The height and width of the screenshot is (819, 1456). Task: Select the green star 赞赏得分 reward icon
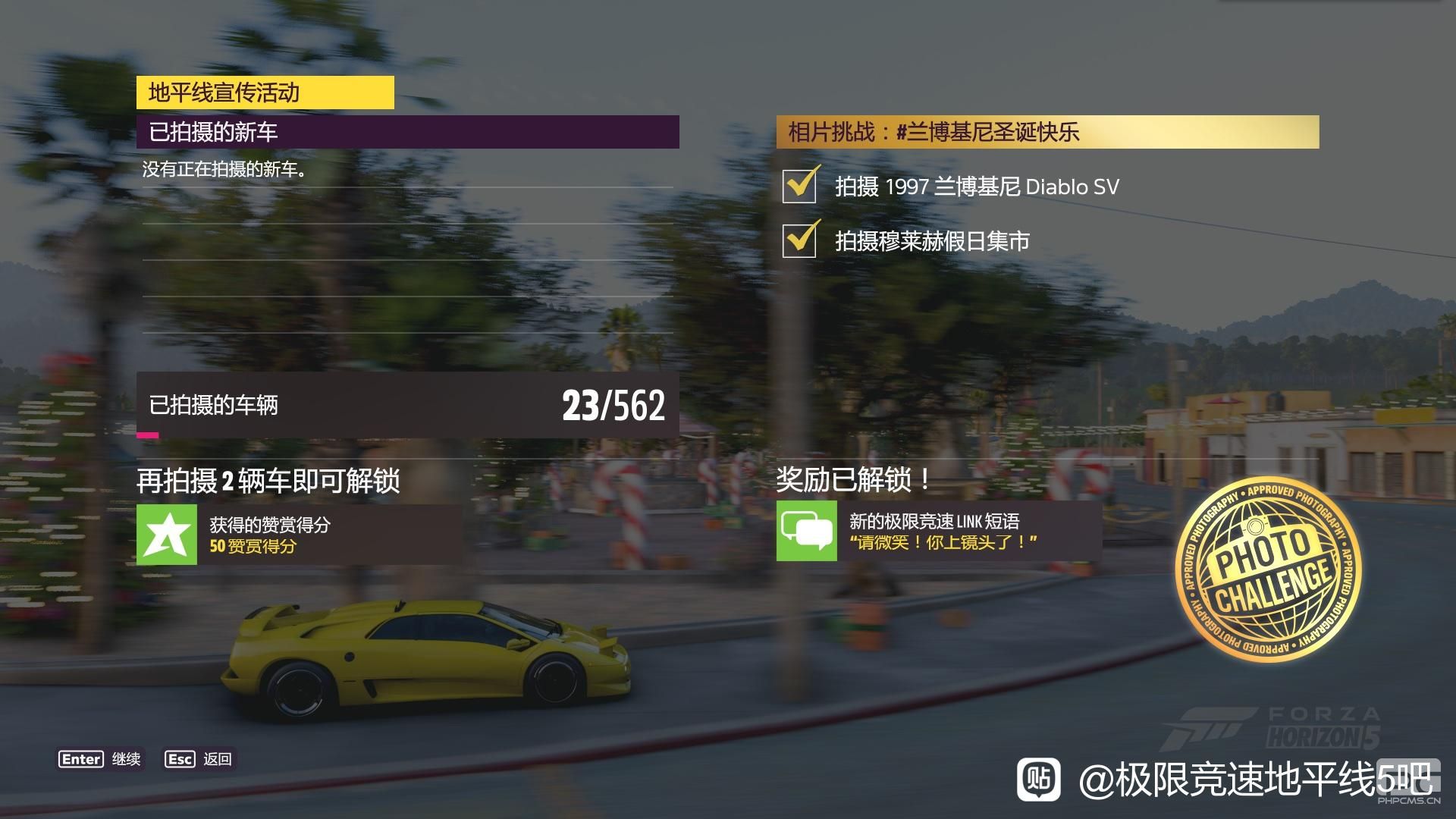tap(167, 535)
